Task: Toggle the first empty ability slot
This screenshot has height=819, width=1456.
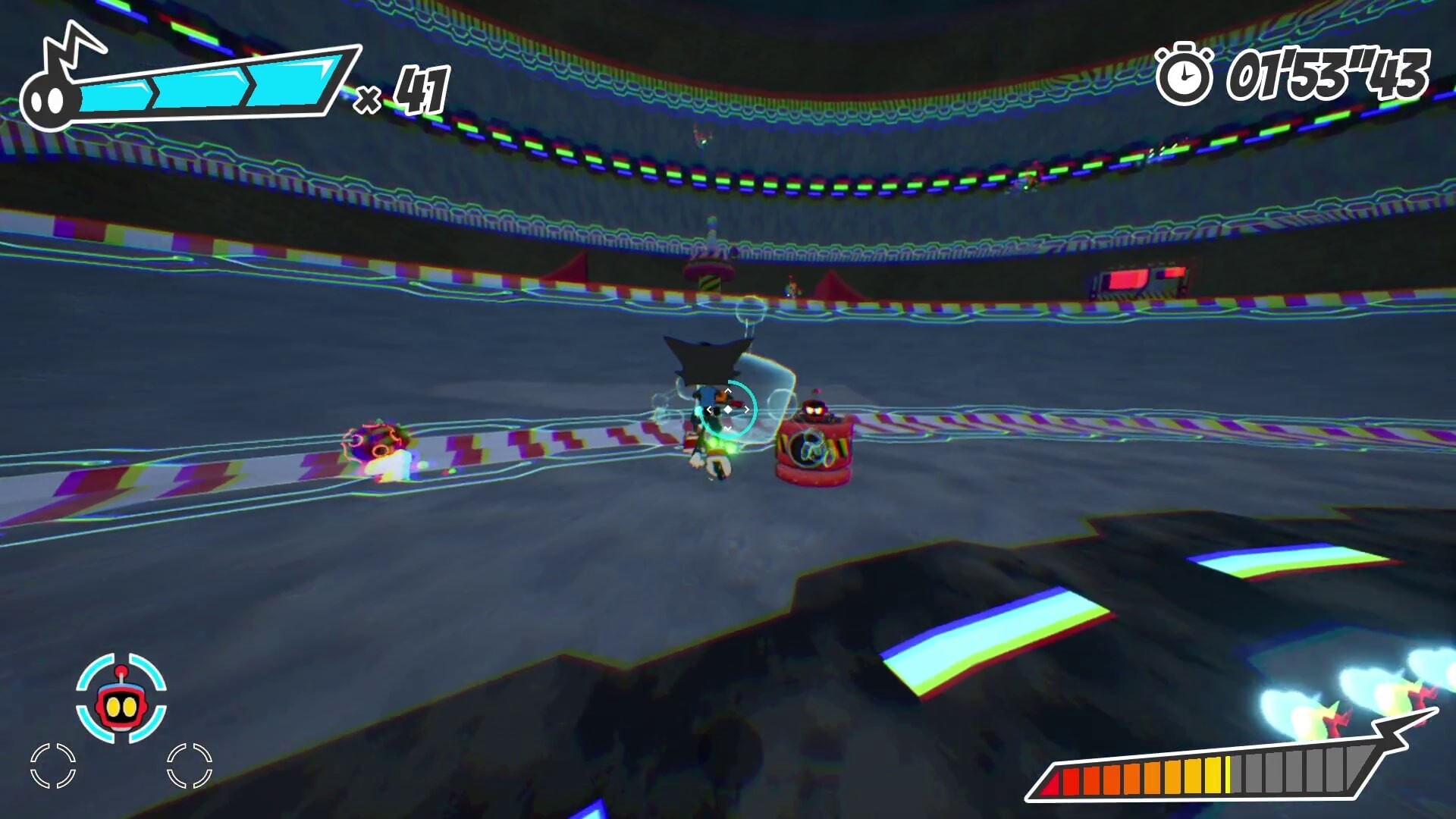Action: [x=53, y=766]
